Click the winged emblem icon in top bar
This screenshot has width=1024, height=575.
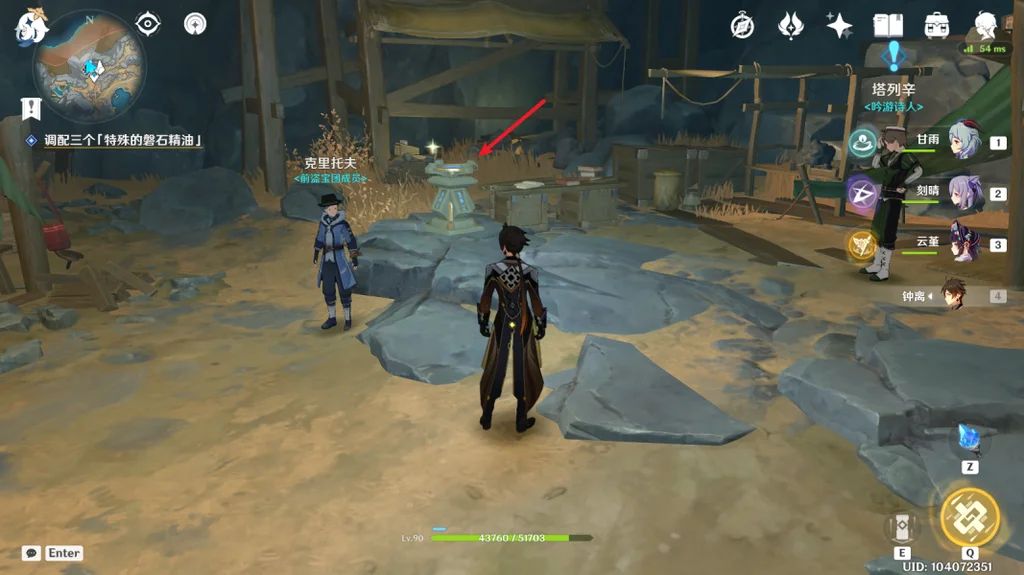[x=791, y=25]
